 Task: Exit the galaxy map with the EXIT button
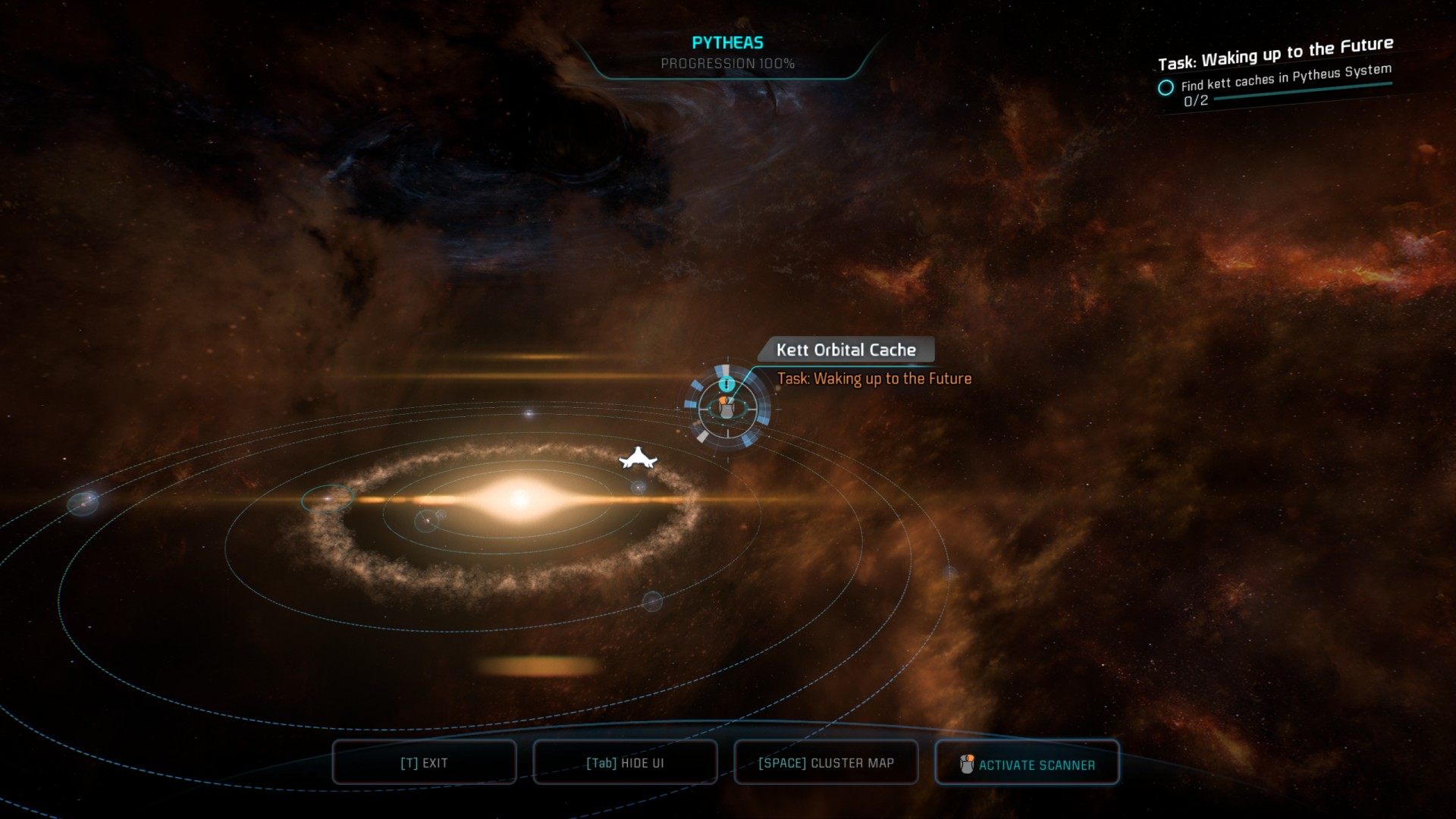[x=424, y=763]
